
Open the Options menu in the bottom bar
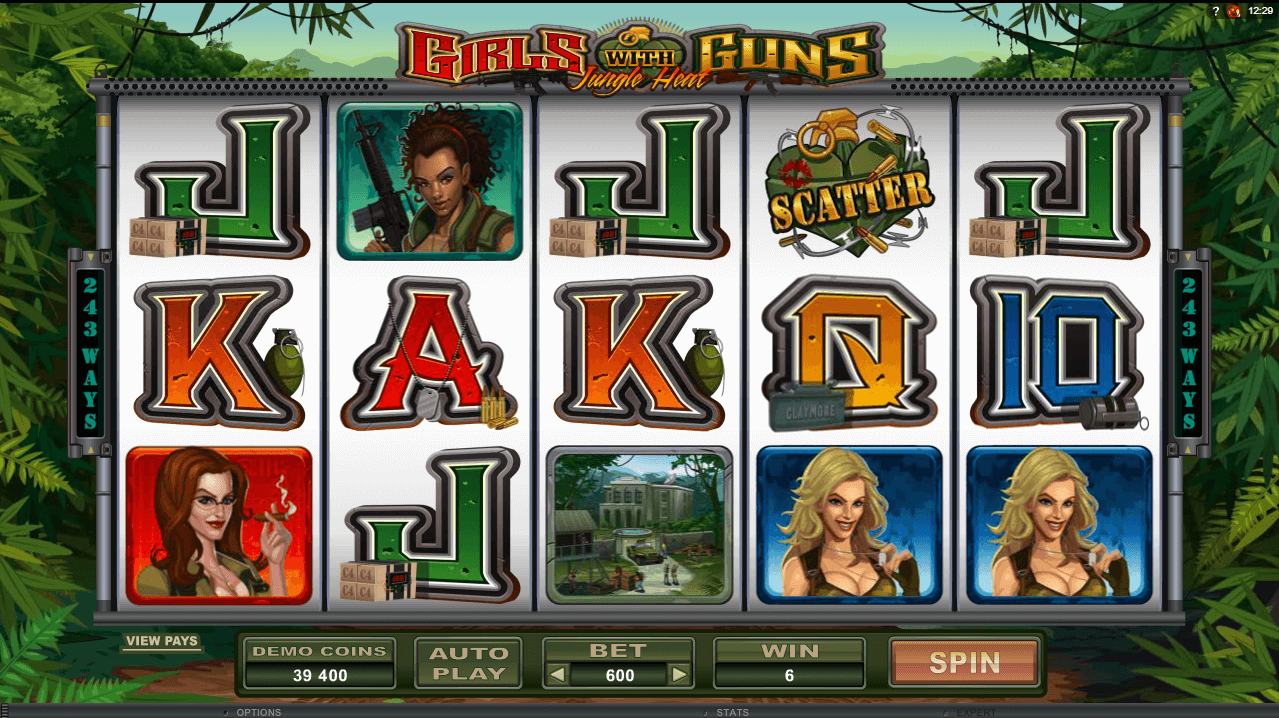click(258, 712)
